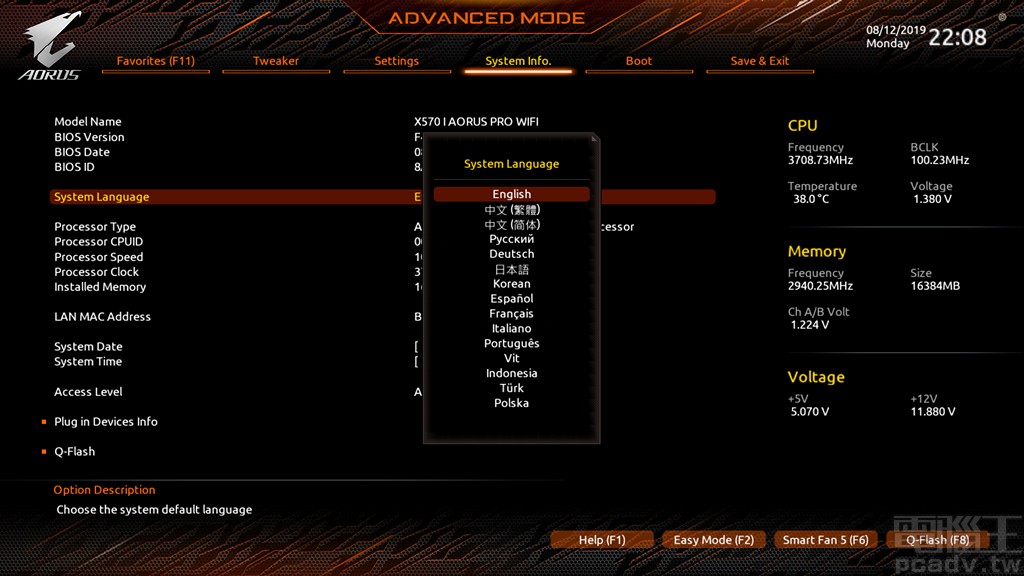The height and width of the screenshot is (576, 1024).
Task: Pick Português as system language
Action: click(x=511, y=343)
